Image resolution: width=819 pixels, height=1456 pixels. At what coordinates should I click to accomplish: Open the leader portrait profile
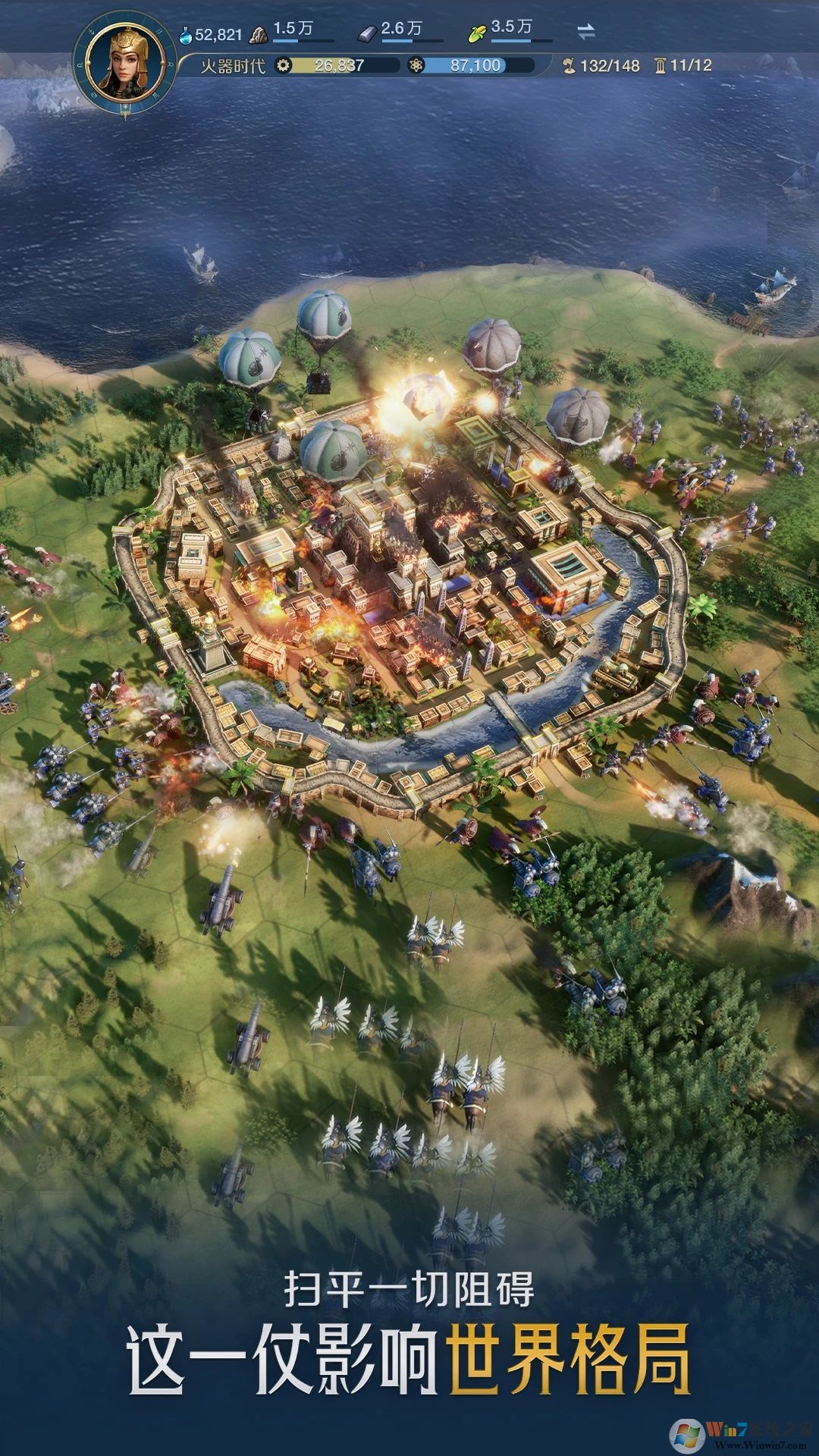[x=126, y=65]
